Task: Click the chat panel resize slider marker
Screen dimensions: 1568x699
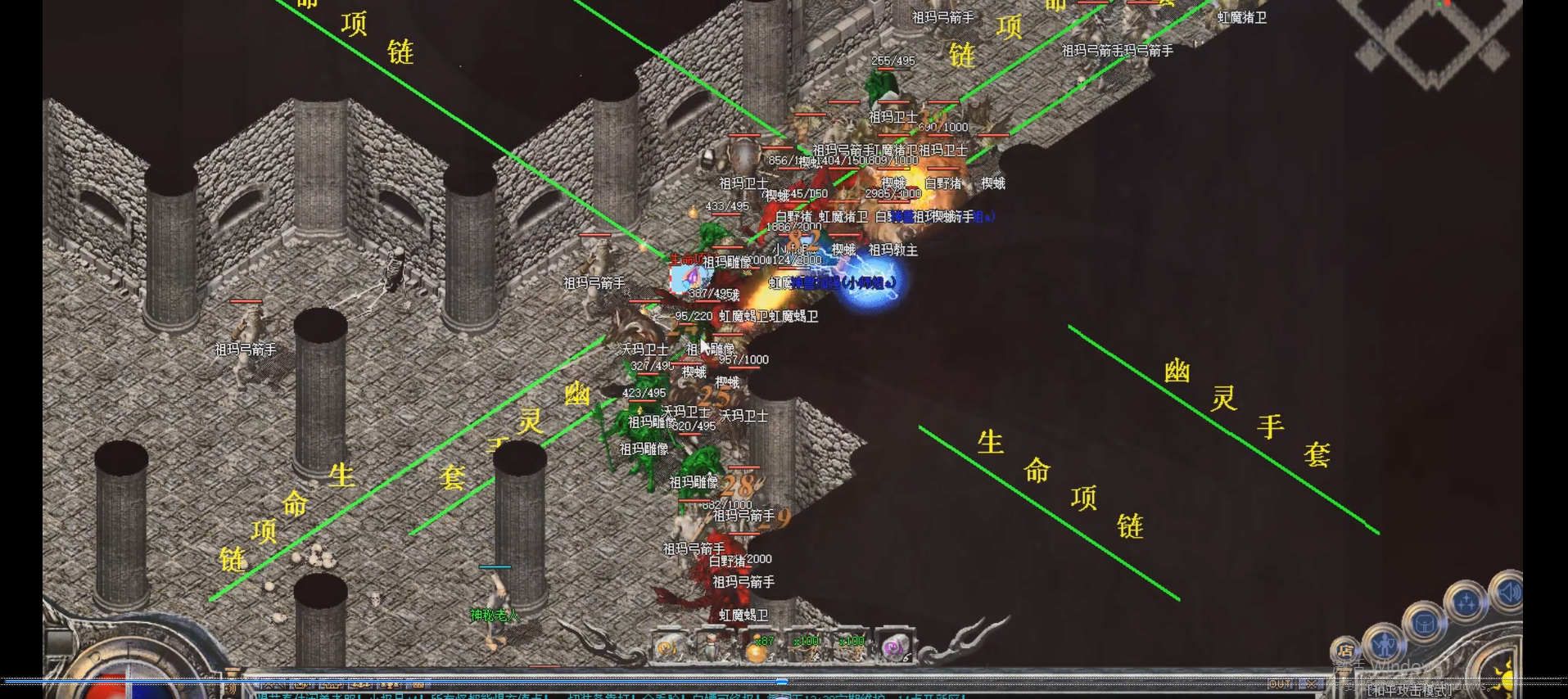Action: click(780, 681)
